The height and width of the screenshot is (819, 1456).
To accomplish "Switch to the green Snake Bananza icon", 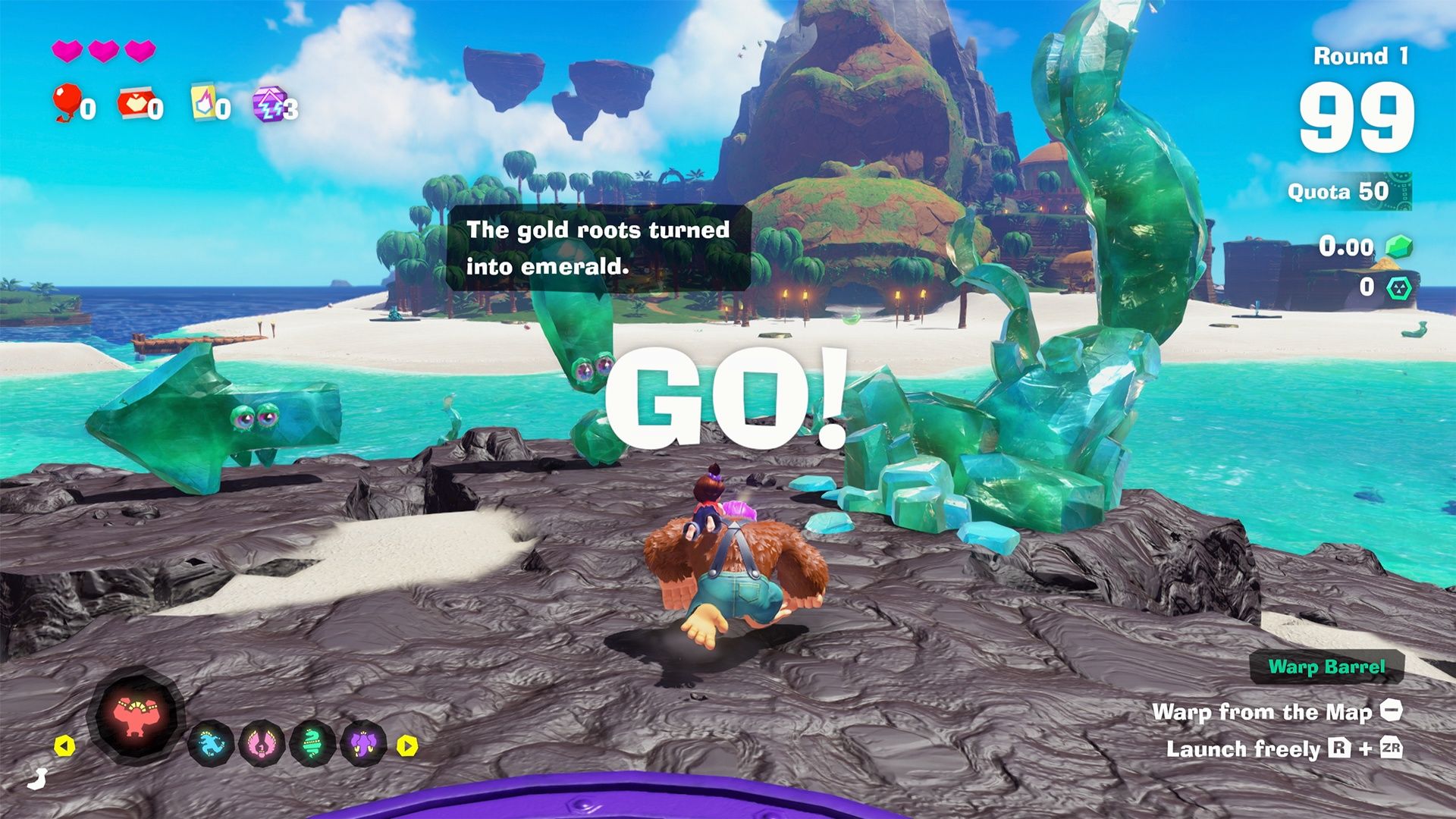I will 312,743.
